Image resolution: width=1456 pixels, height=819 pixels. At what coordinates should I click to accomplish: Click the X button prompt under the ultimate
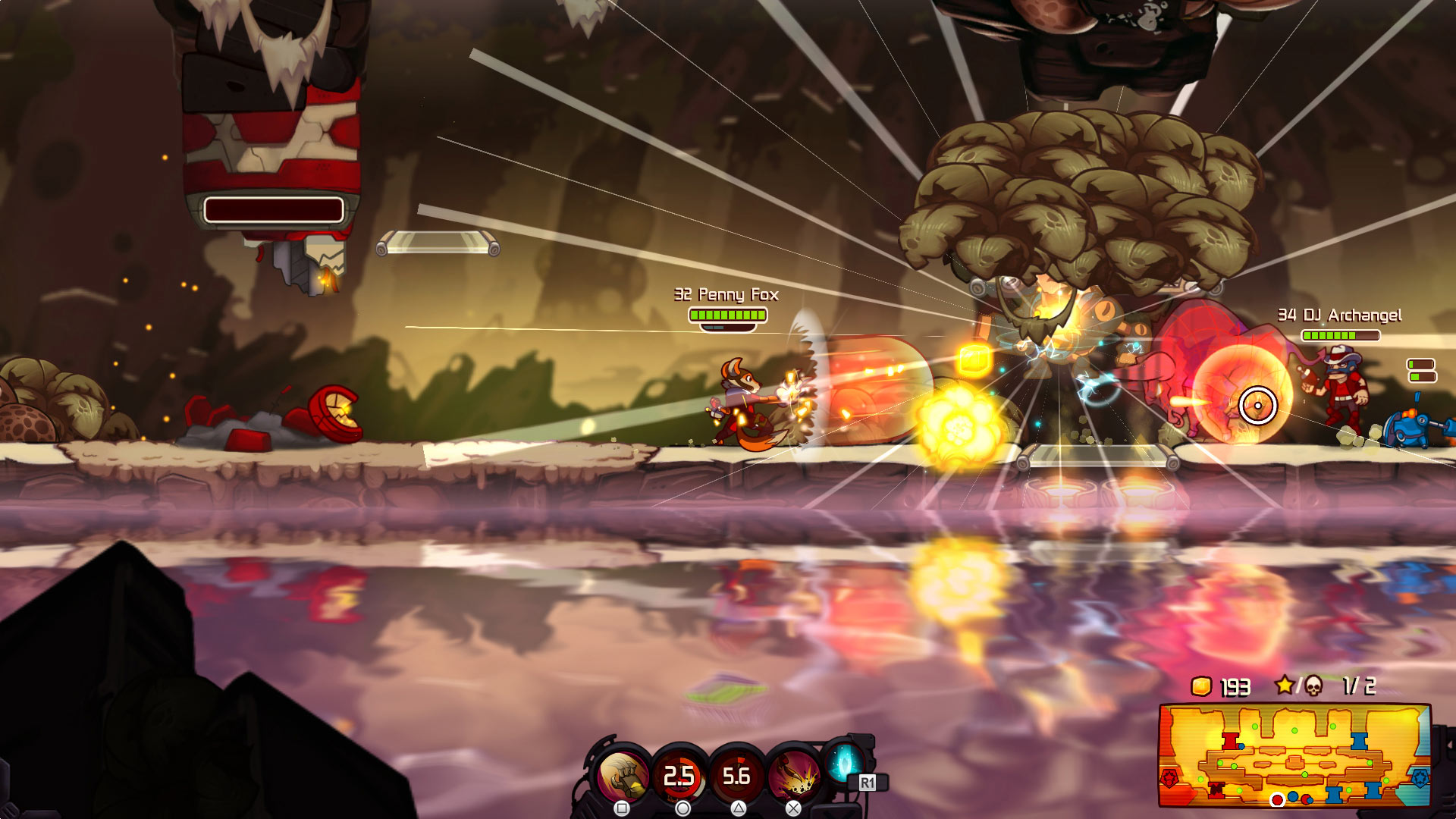793,808
